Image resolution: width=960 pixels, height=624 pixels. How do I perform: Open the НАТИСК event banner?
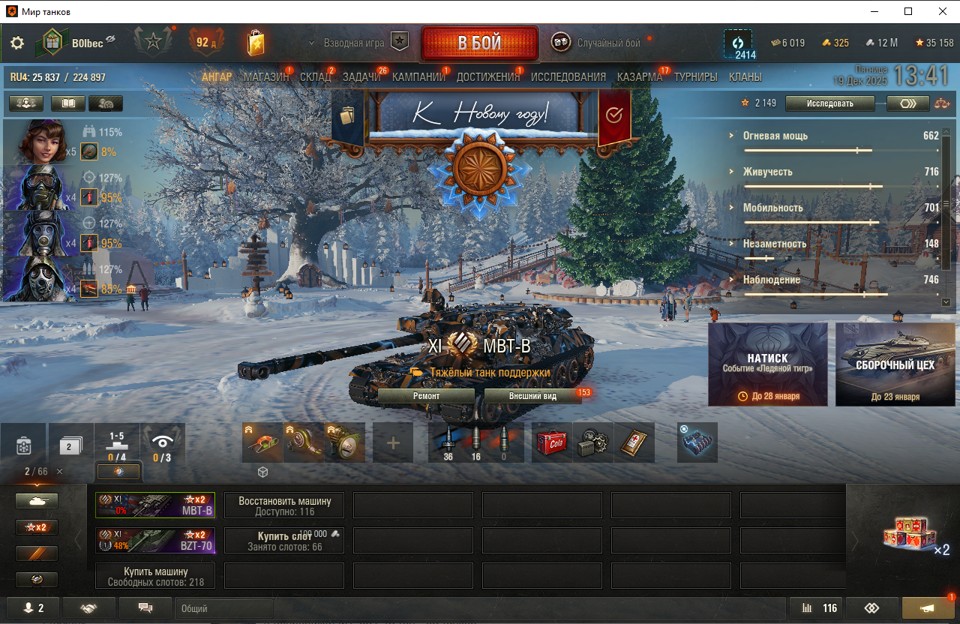[x=767, y=364]
